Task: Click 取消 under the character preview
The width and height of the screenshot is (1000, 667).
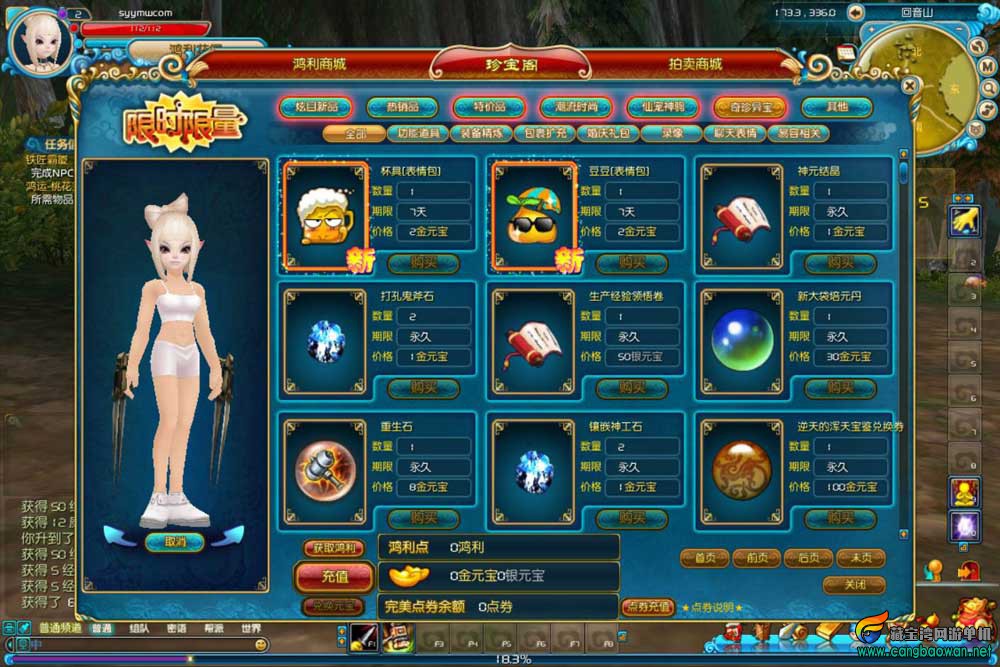Action: click(x=175, y=541)
